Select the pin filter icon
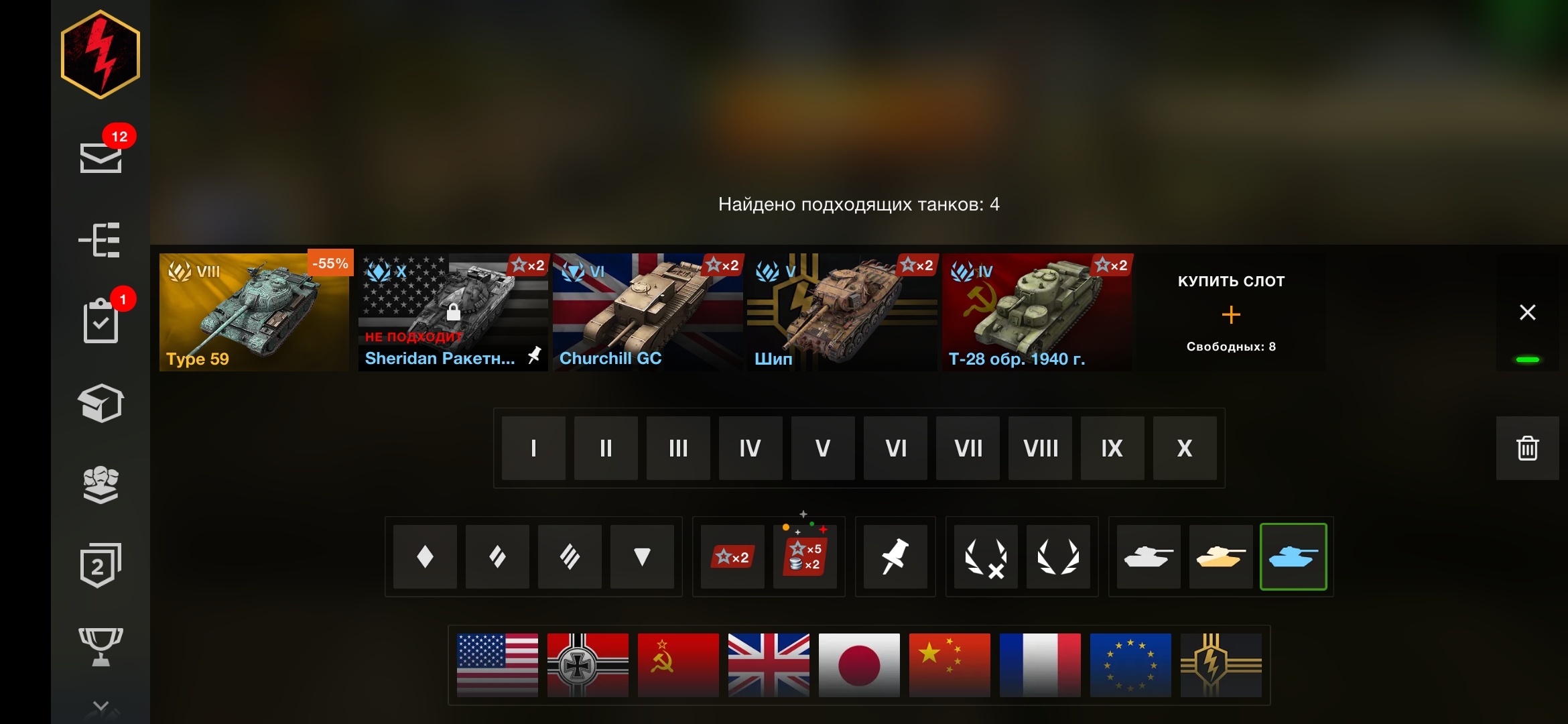1568x724 pixels. pyautogui.click(x=896, y=556)
